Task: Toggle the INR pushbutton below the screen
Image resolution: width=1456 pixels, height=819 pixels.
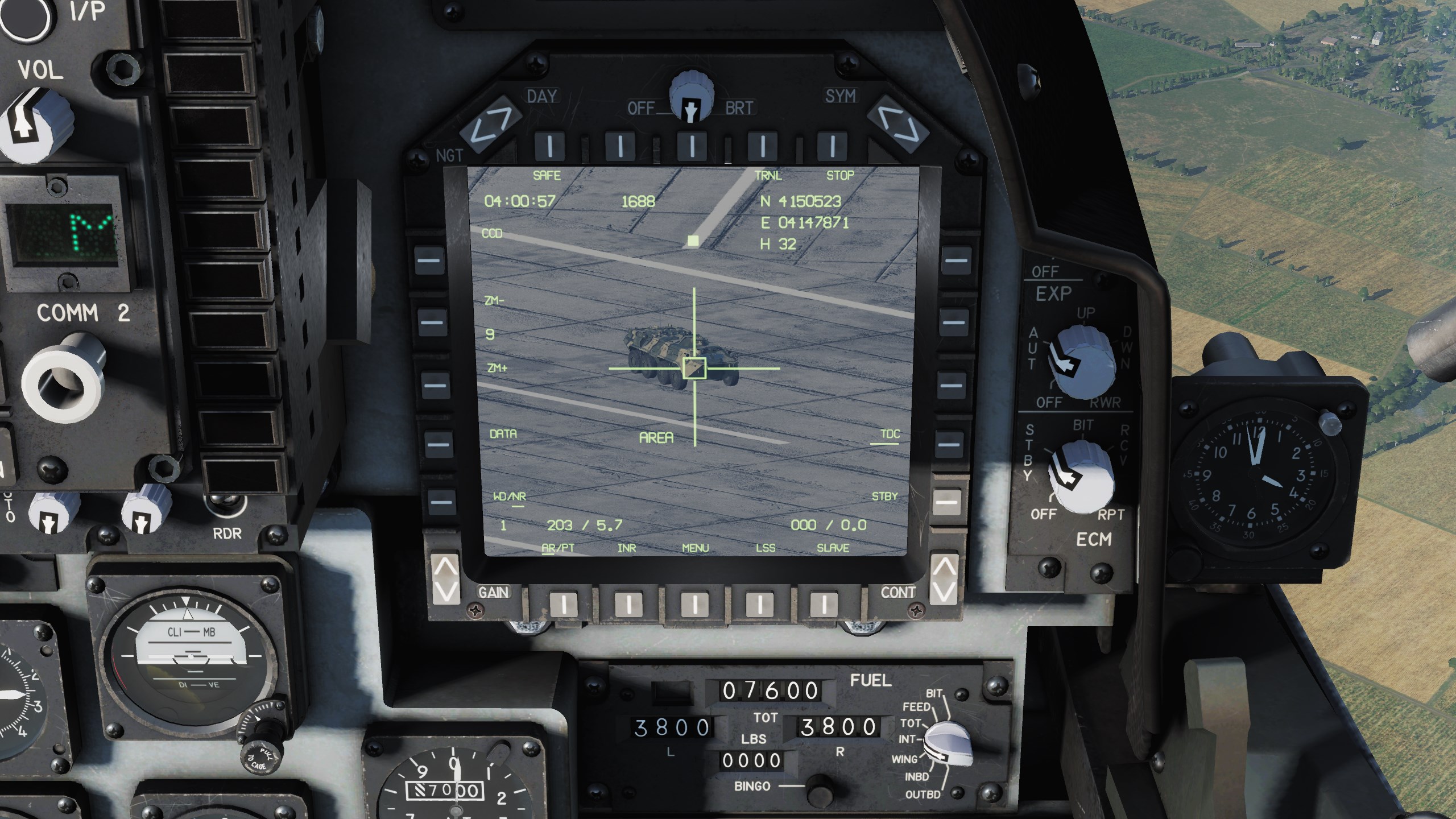Action: click(x=628, y=605)
